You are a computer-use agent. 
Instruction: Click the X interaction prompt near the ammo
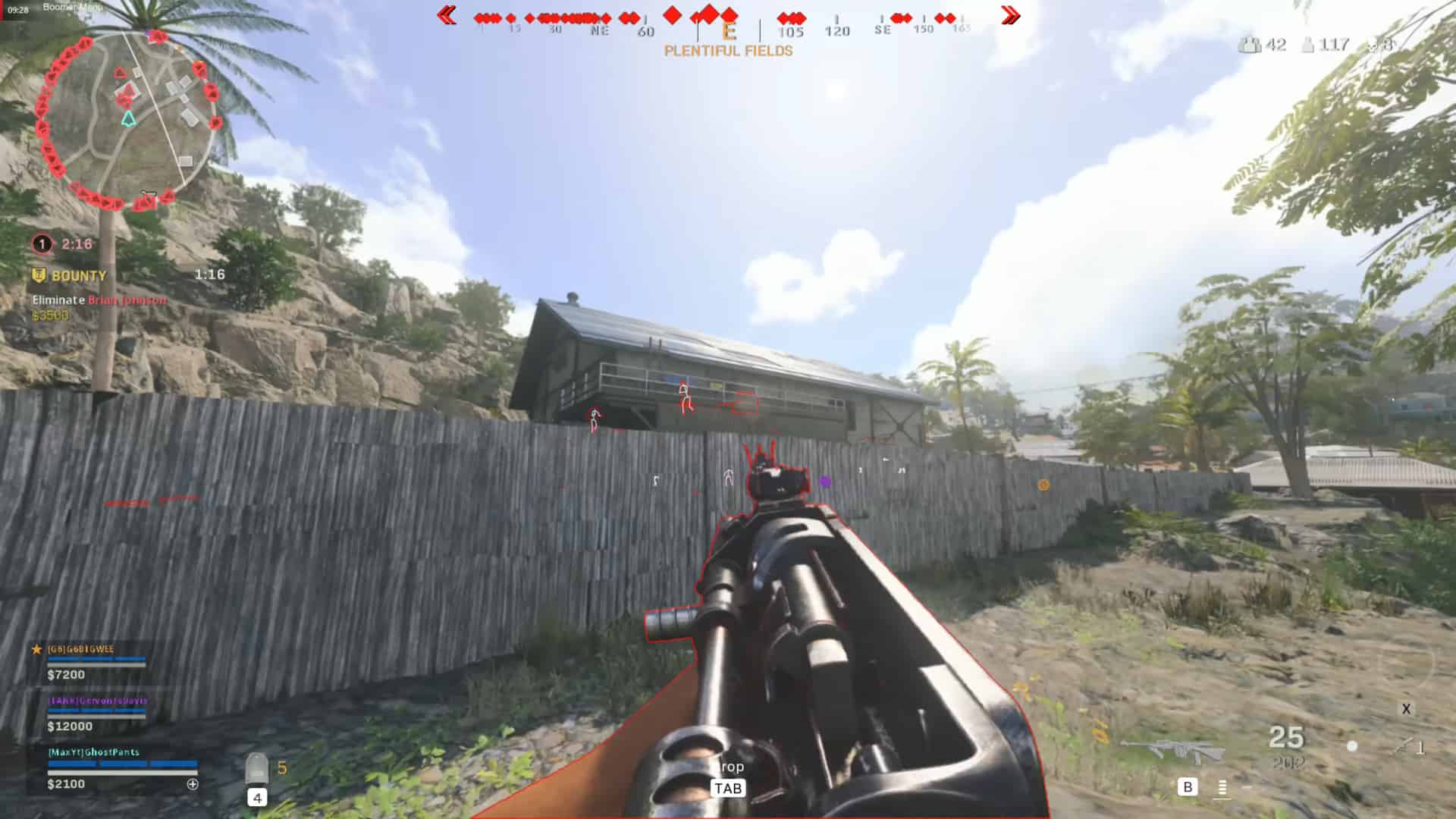pyautogui.click(x=1407, y=709)
